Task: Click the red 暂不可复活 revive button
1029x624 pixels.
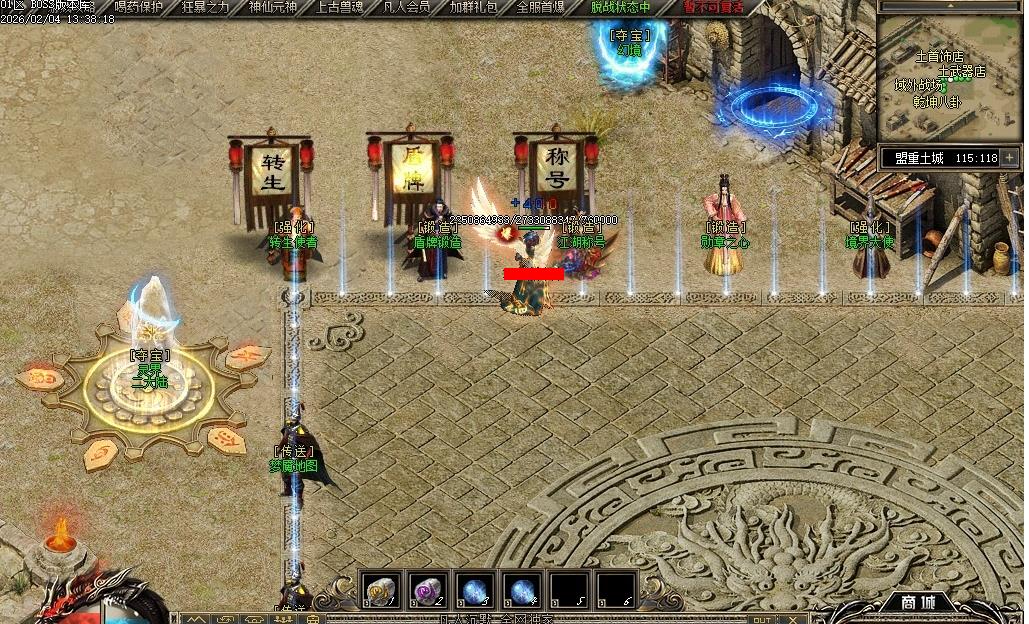Action: pos(713,7)
